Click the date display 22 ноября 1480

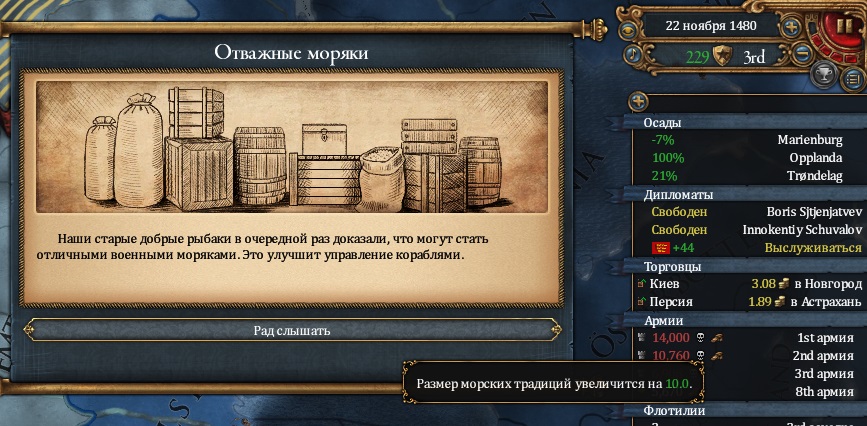coord(711,26)
